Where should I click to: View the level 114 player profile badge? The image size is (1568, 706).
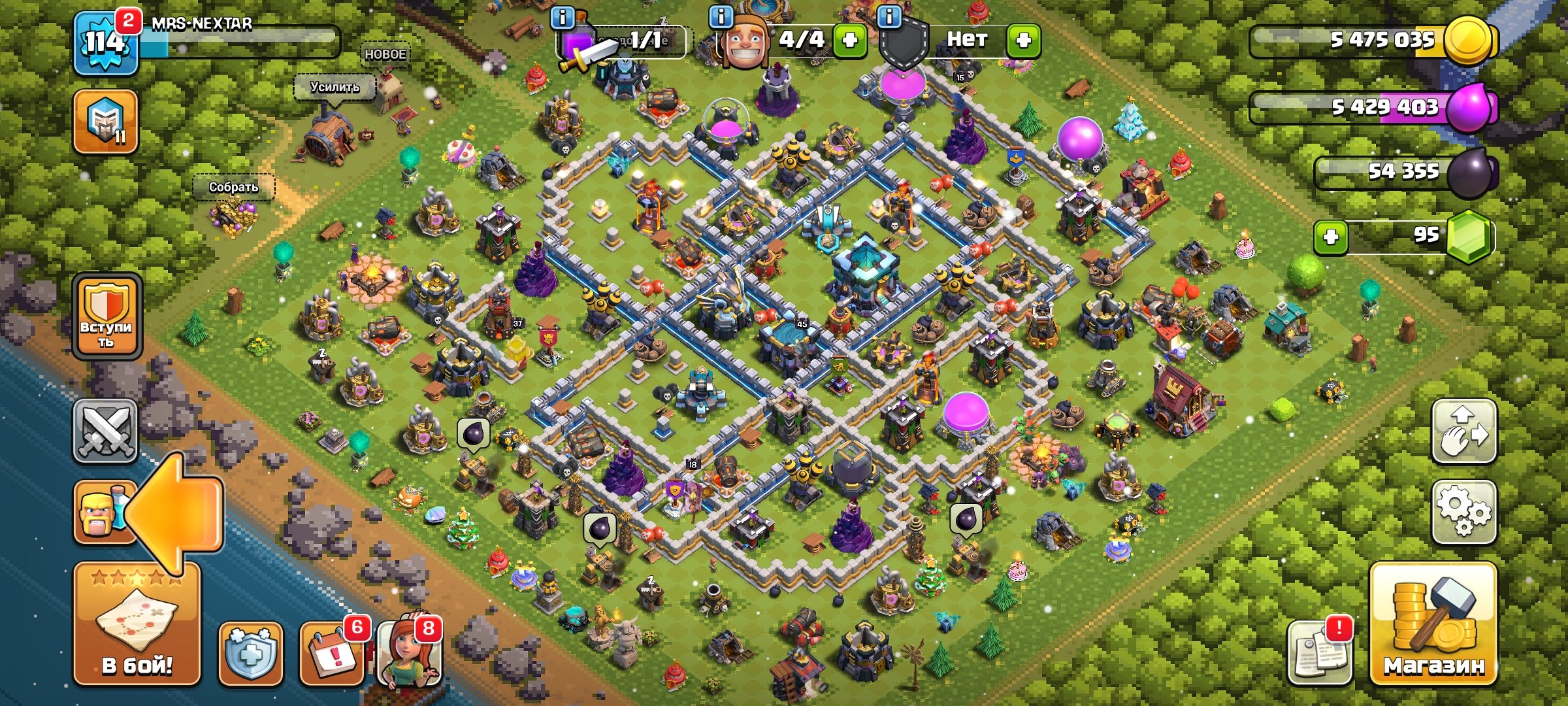[105, 44]
